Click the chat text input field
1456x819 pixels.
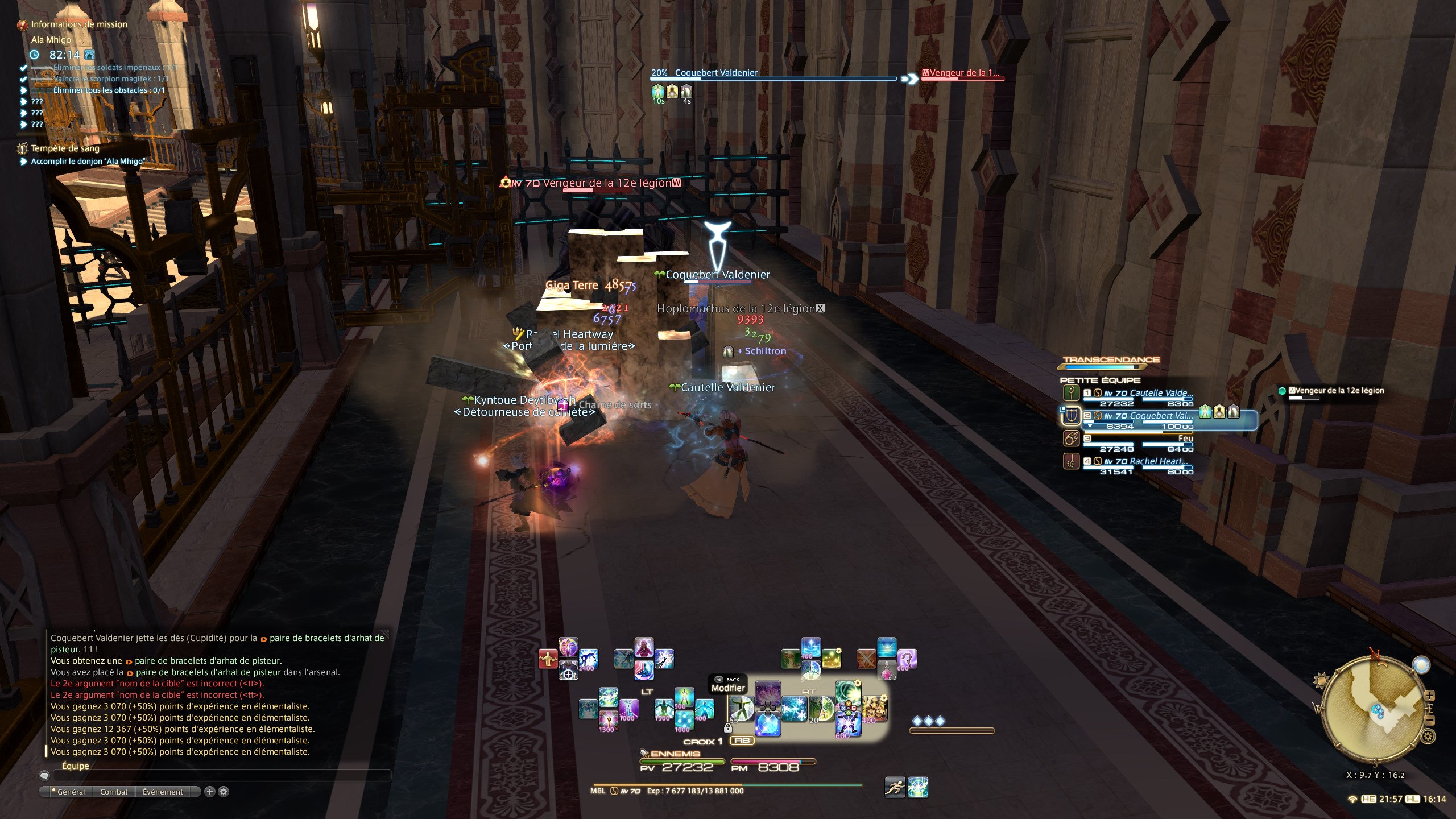pos(222,775)
